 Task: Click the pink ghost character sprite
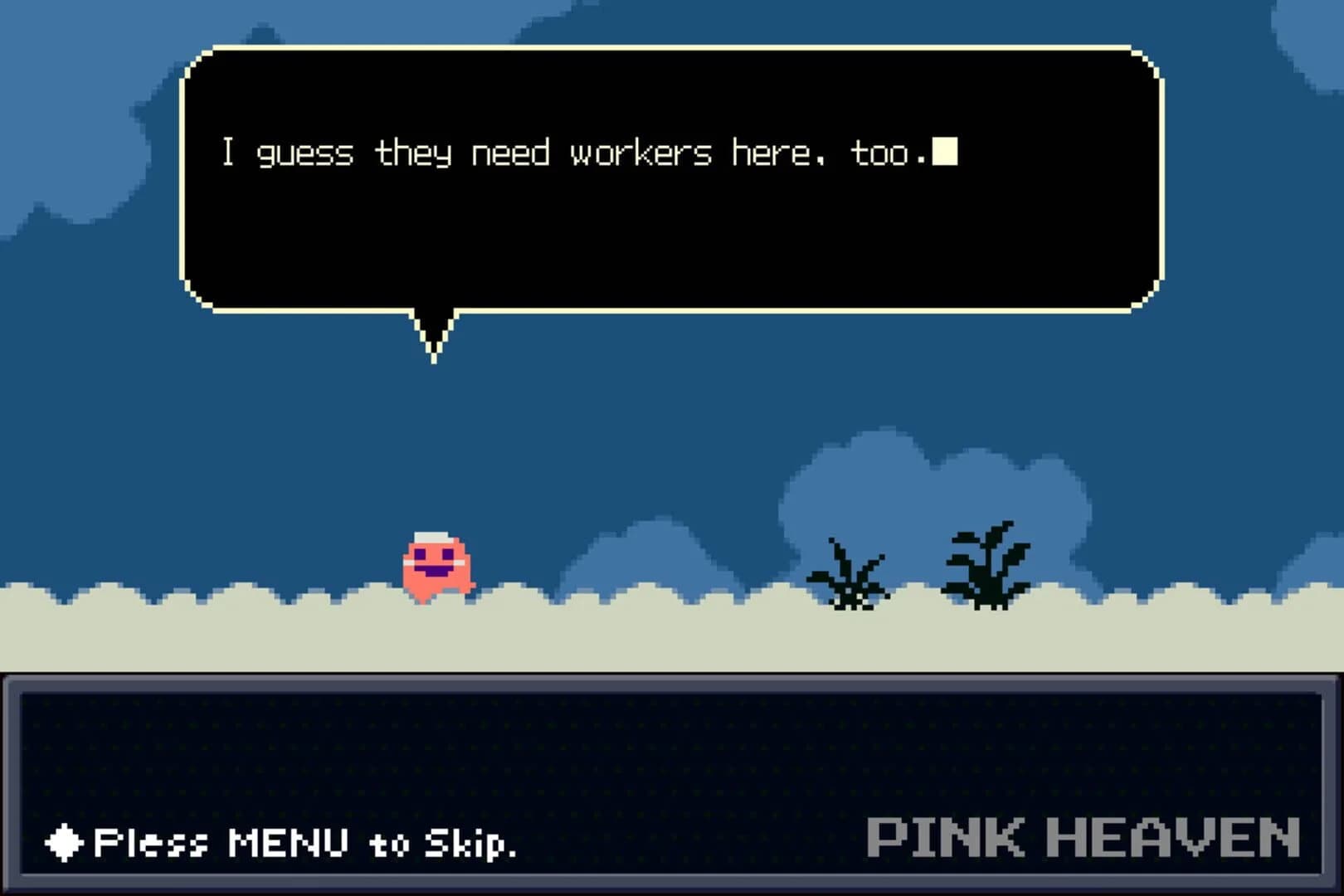(437, 564)
